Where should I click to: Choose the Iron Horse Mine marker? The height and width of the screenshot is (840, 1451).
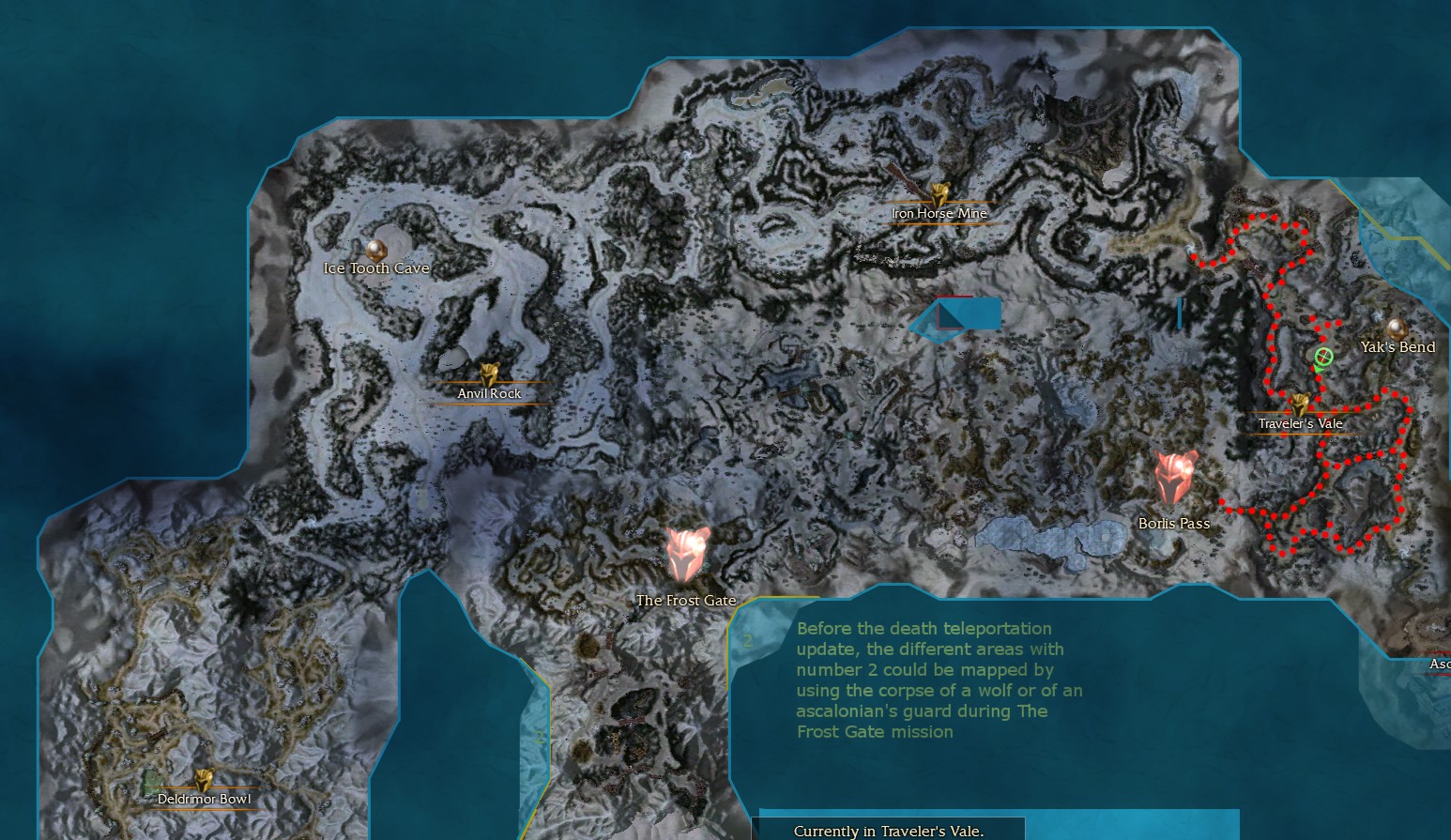point(939,195)
